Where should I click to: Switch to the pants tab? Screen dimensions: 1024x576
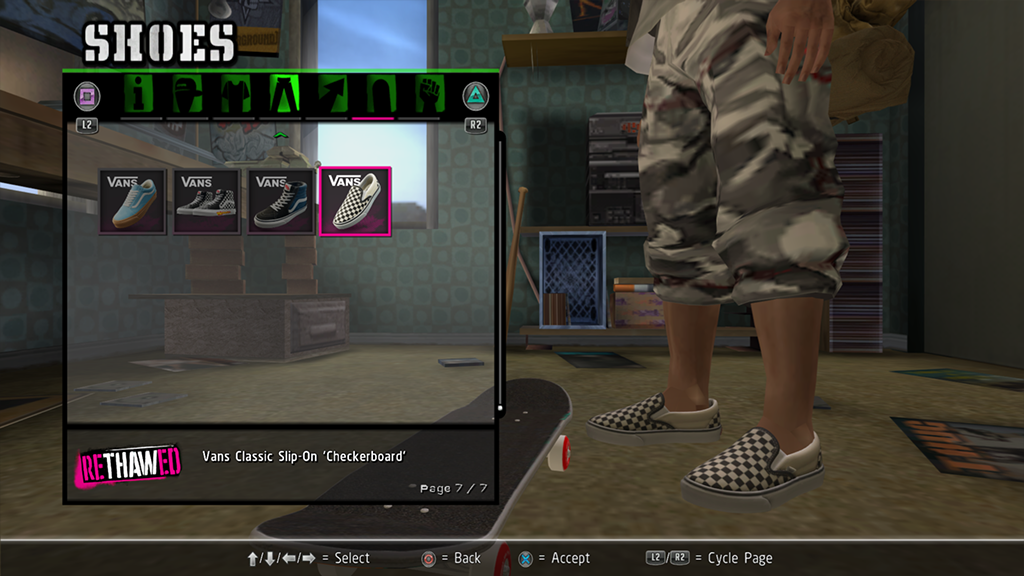click(281, 95)
